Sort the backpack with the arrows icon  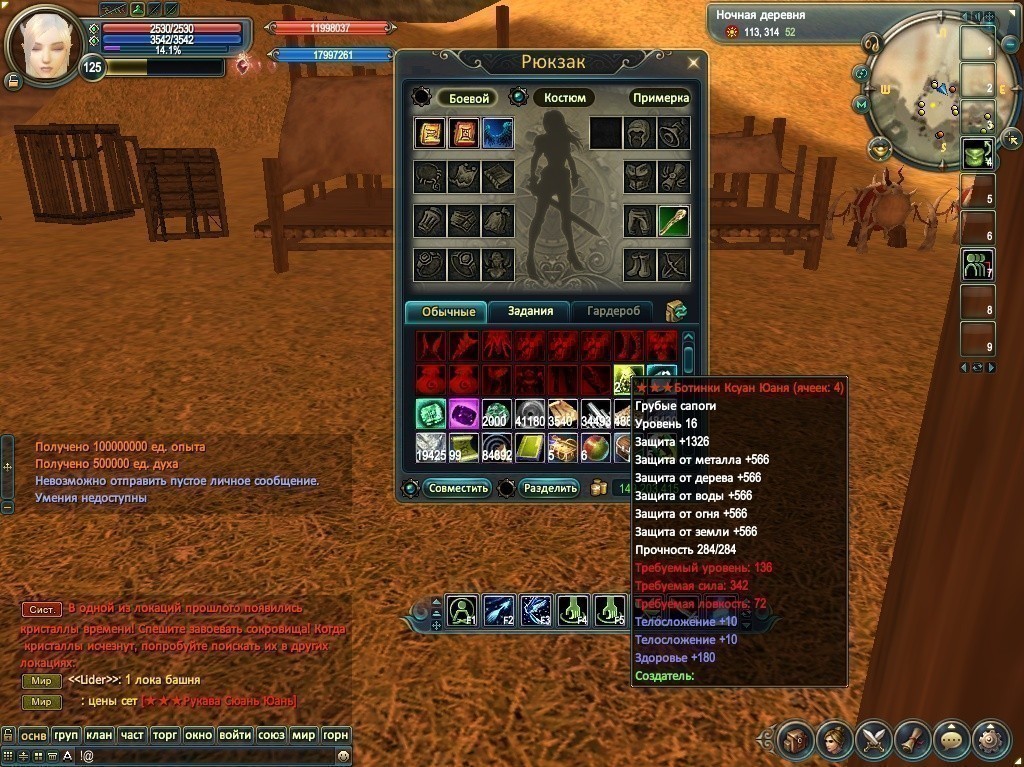pos(677,311)
